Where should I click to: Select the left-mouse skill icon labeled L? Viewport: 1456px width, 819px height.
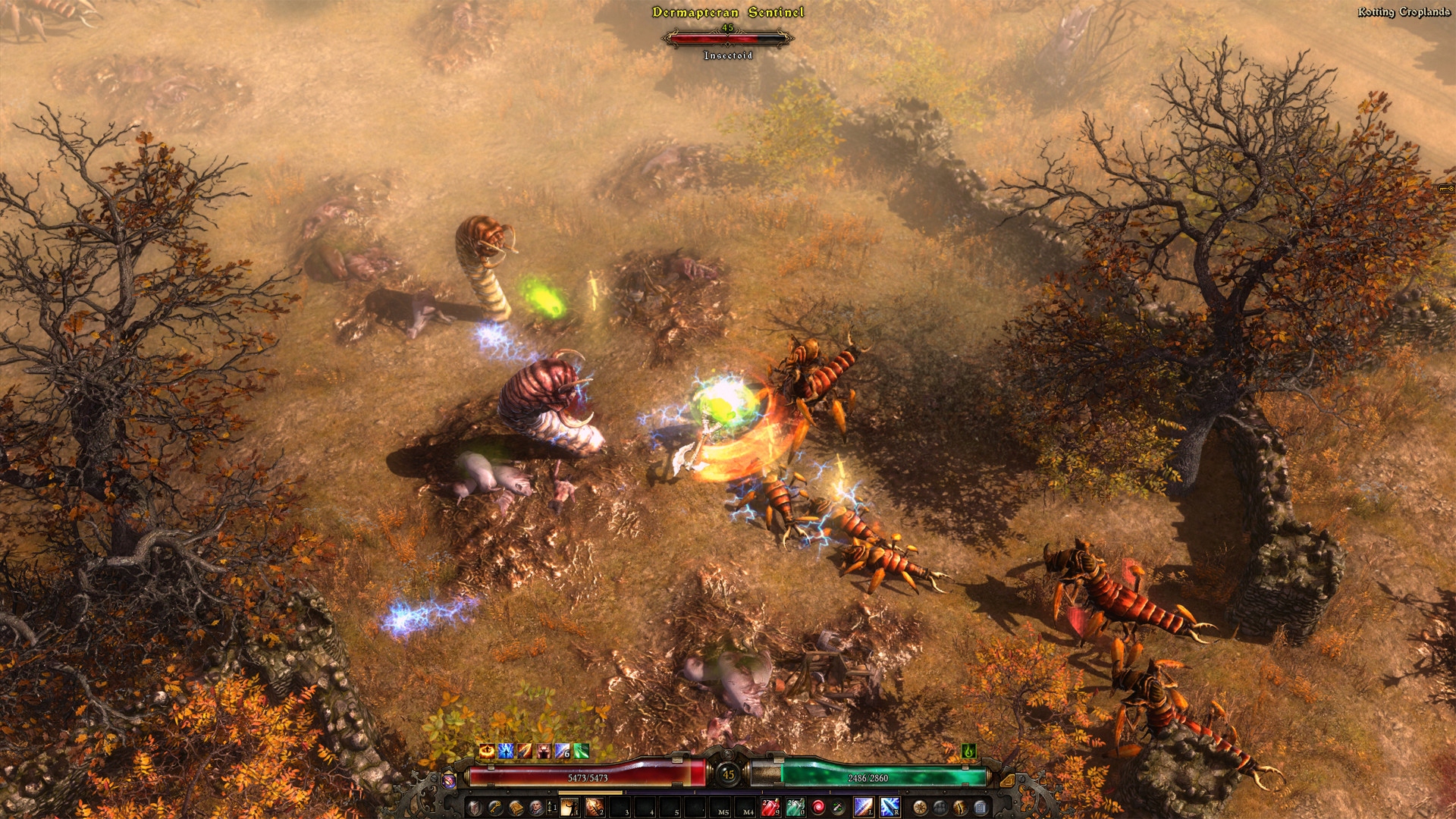coord(864,806)
